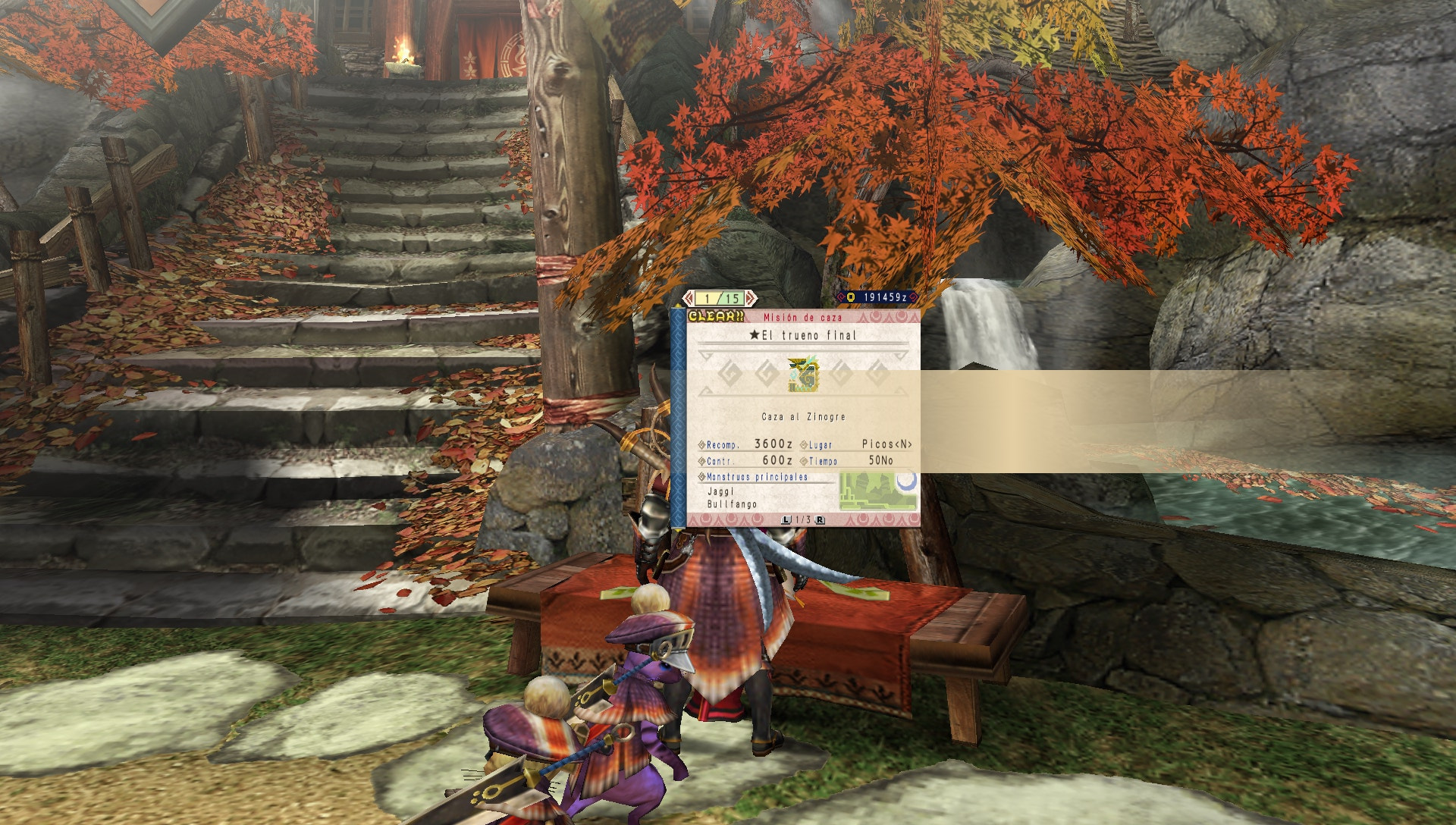The image size is (1456, 825).
Task: Click the yellow CLEAR!! badge
Action: pyautogui.click(x=717, y=316)
